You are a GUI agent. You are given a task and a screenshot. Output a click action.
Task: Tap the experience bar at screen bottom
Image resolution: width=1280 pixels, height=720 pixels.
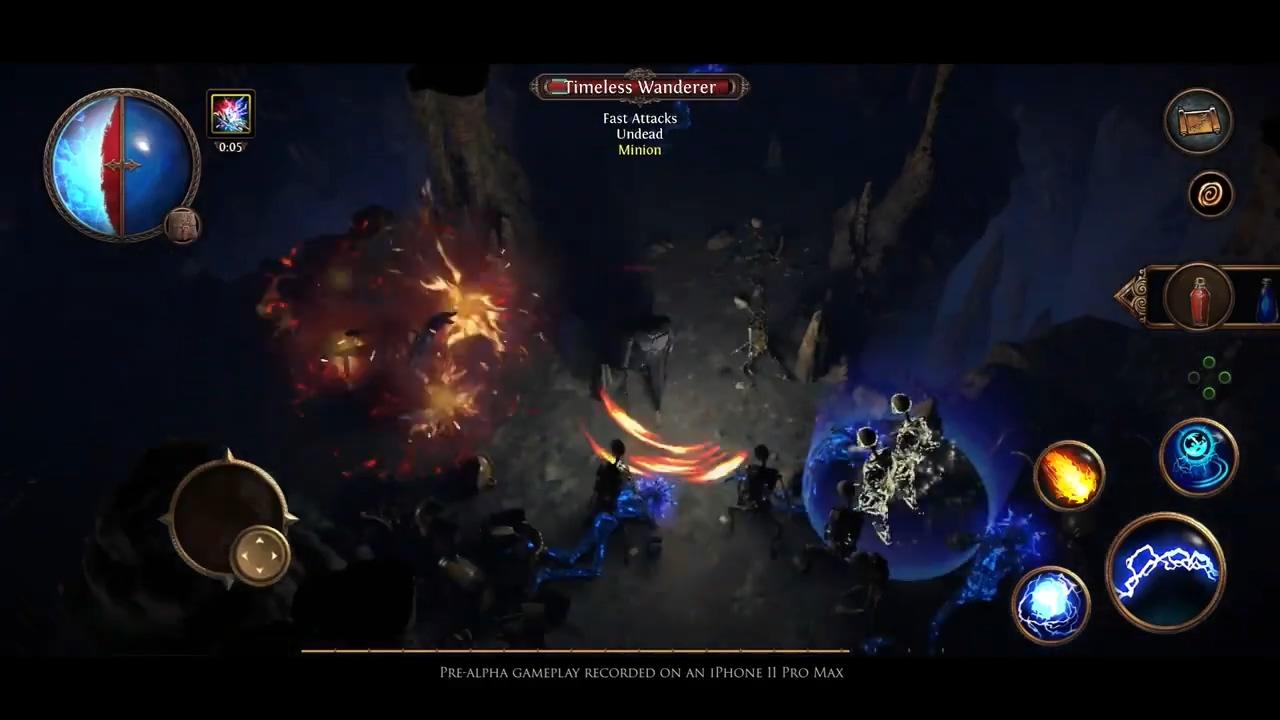point(575,651)
